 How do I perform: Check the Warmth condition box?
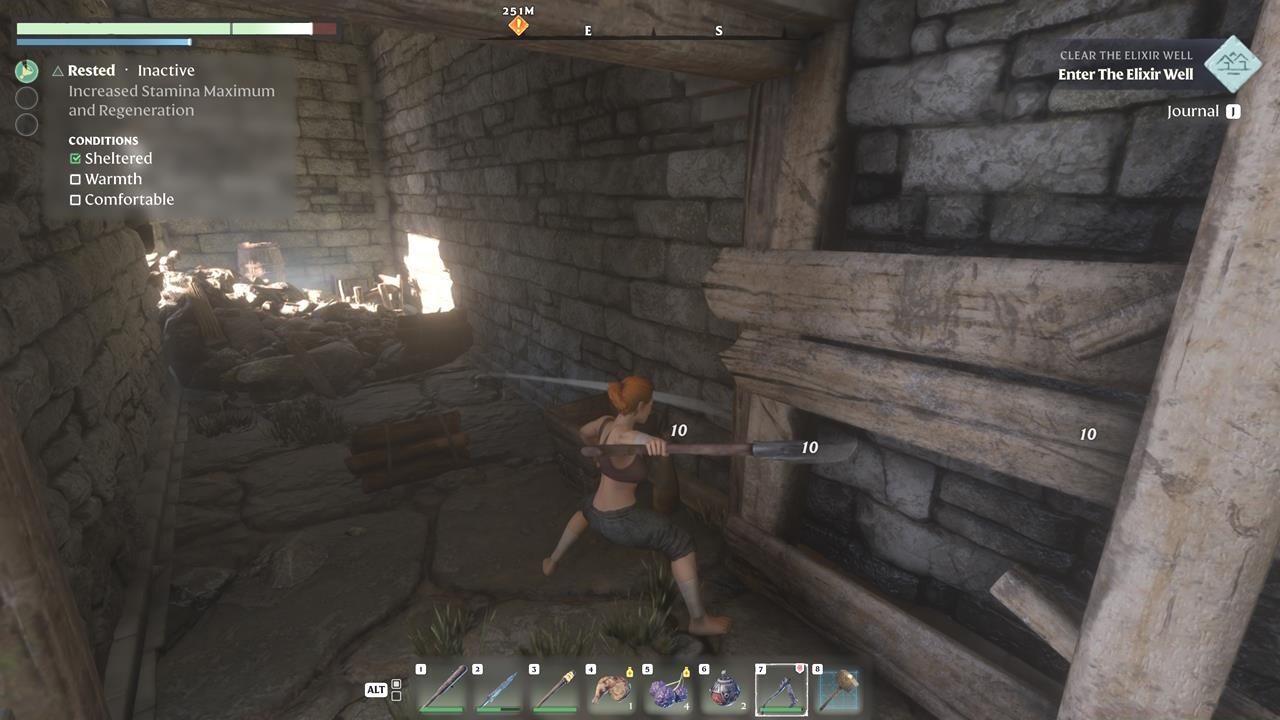(75, 179)
